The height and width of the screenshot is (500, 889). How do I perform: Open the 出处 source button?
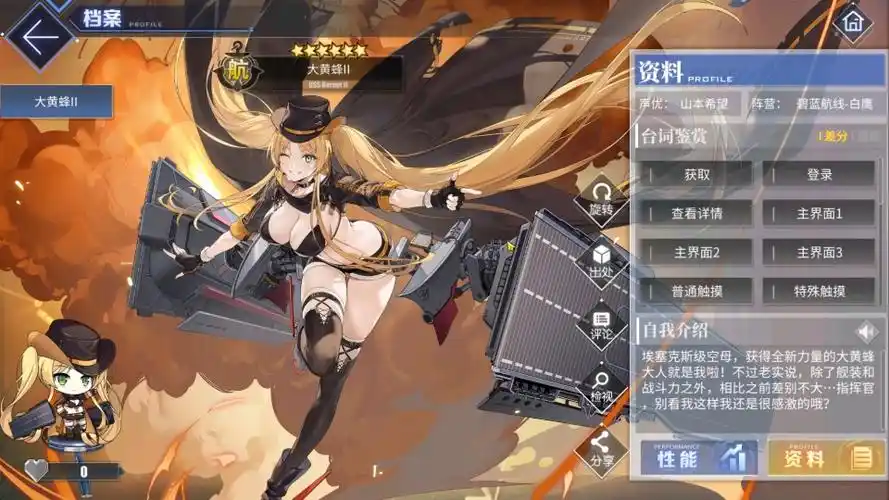(601, 260)
